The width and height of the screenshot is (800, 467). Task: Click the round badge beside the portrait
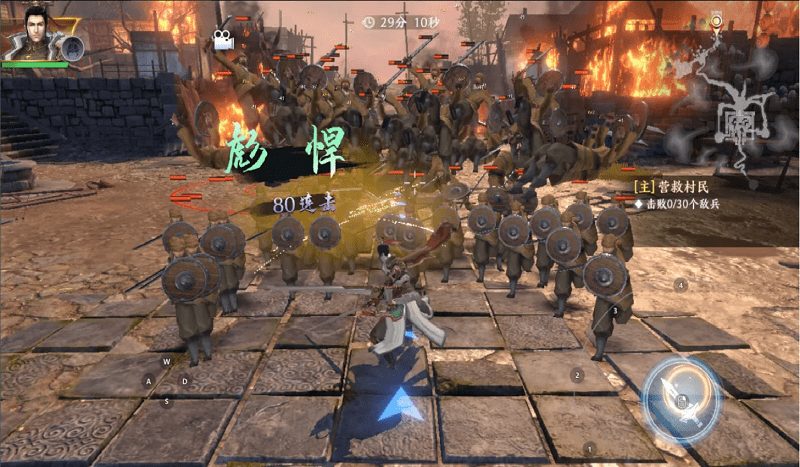click(72, 46)
